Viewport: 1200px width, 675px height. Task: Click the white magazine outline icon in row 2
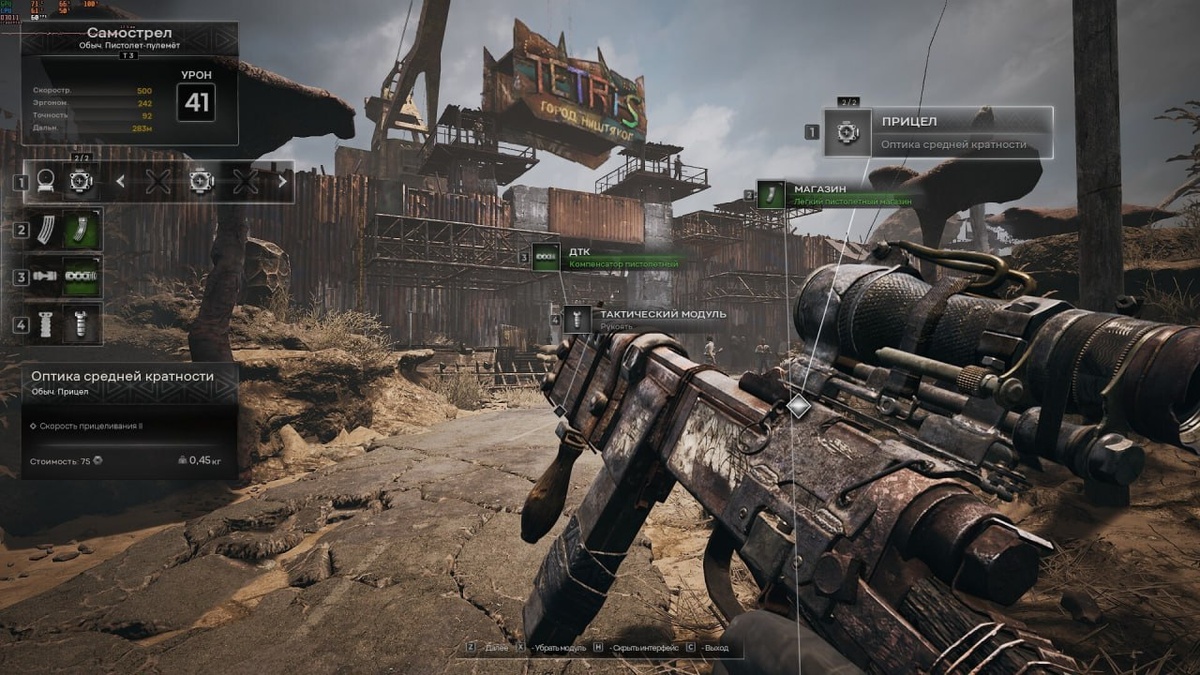click(45, 229)
